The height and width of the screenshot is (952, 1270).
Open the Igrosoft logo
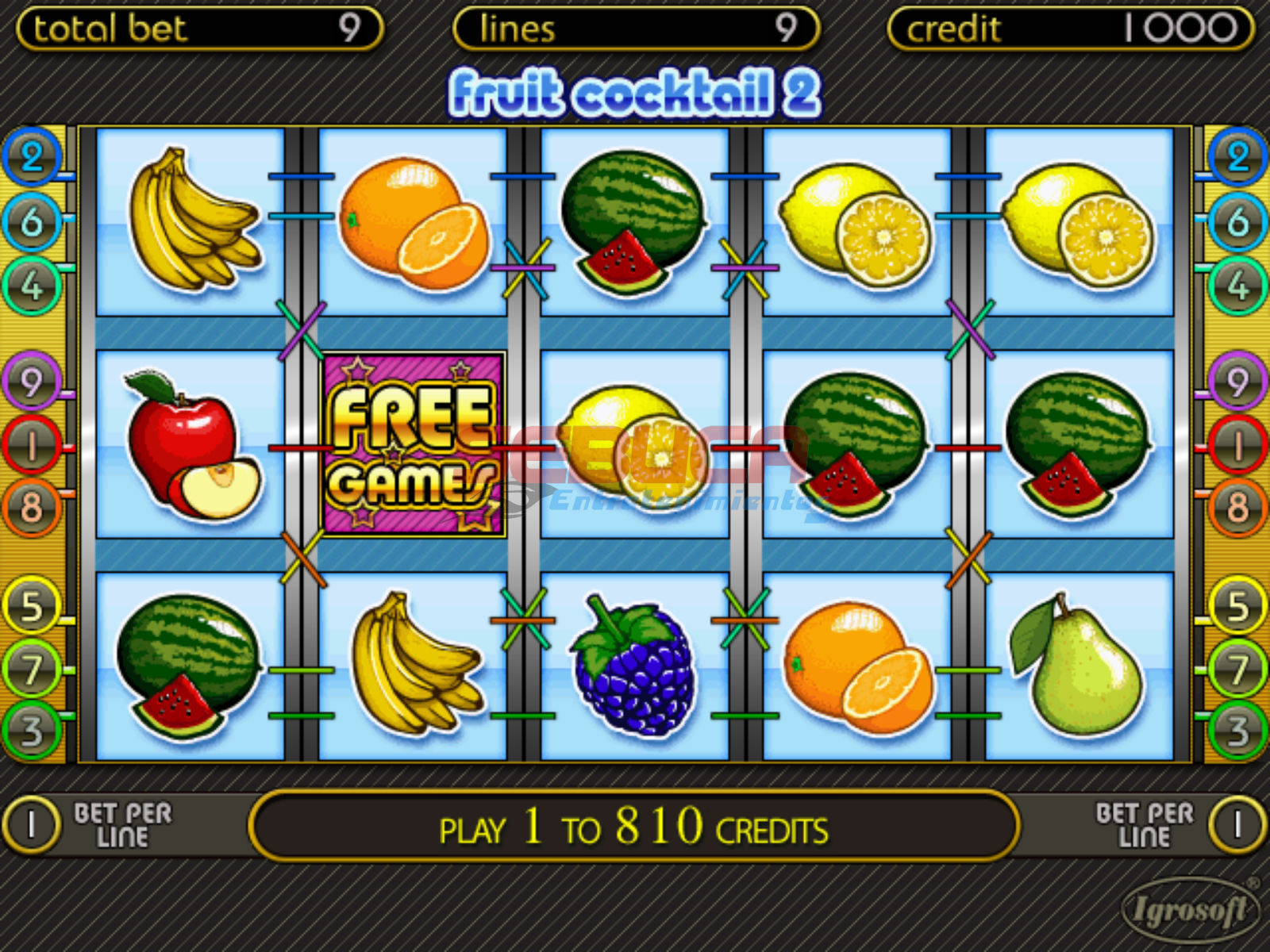pyautogui.click(x=1188, y=909)
